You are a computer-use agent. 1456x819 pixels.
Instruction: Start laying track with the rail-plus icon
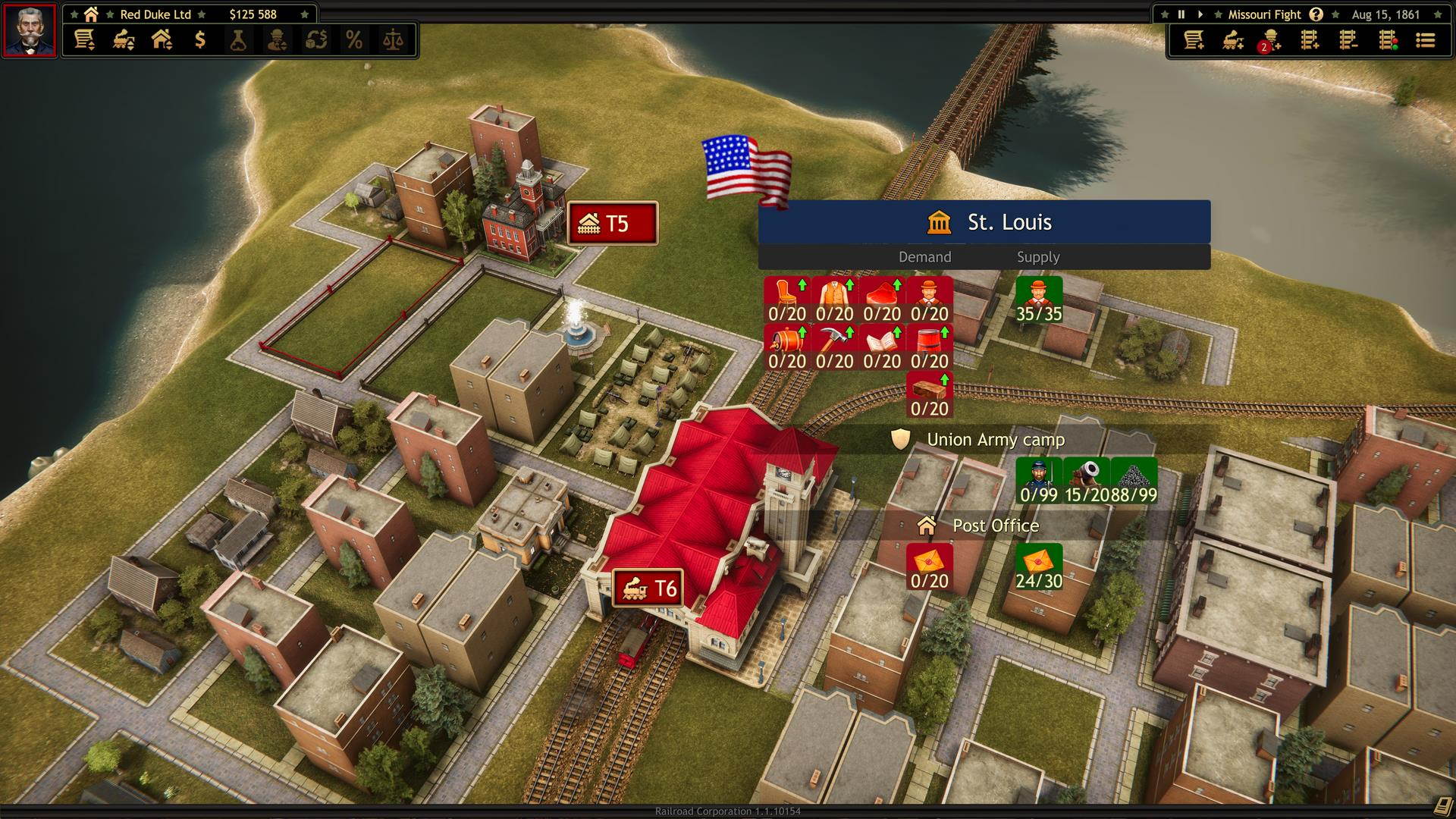[x=1310, y=42]
